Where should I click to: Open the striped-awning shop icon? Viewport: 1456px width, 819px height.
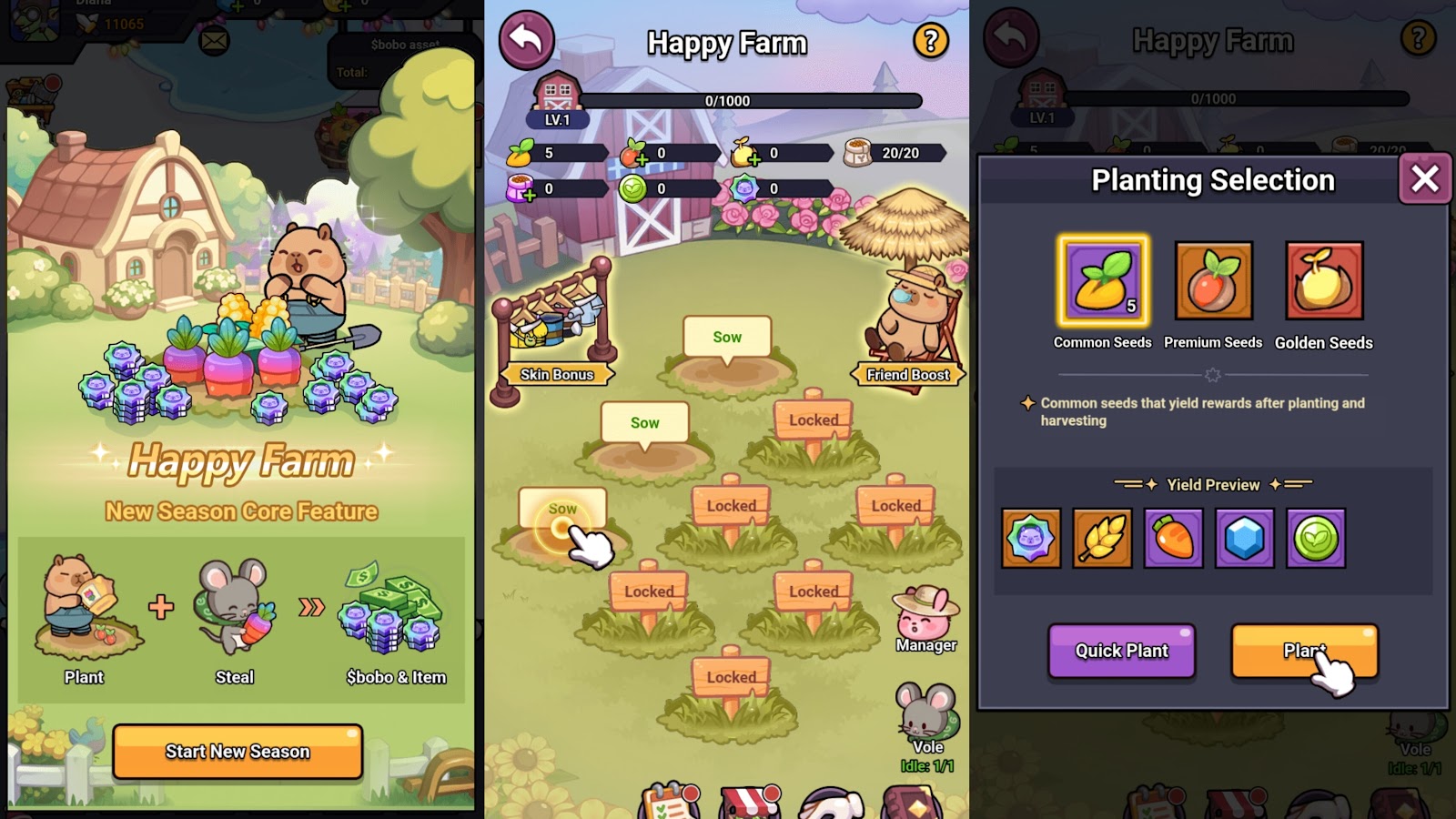point(750,803)
